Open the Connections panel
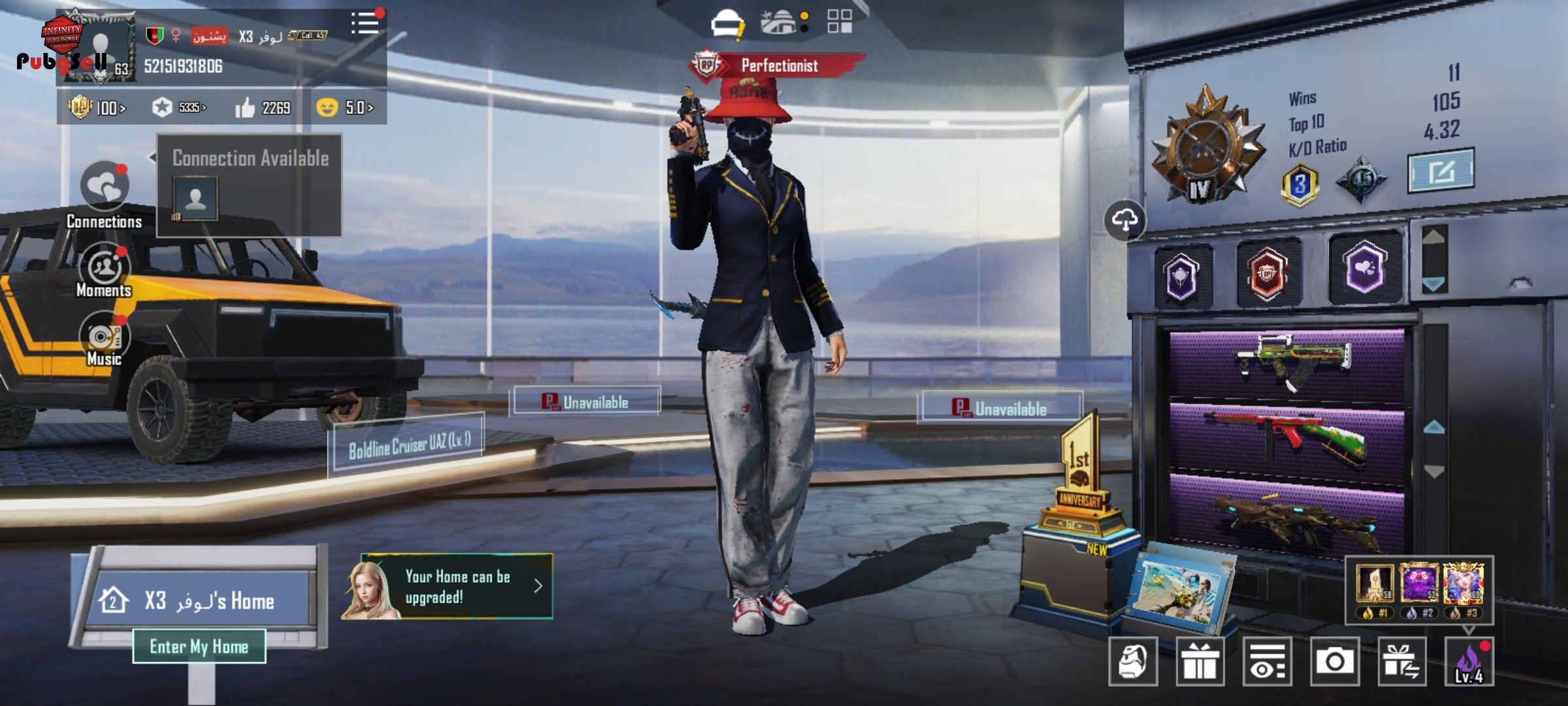The image size is (1568, 706). click(x=105, y=186)
